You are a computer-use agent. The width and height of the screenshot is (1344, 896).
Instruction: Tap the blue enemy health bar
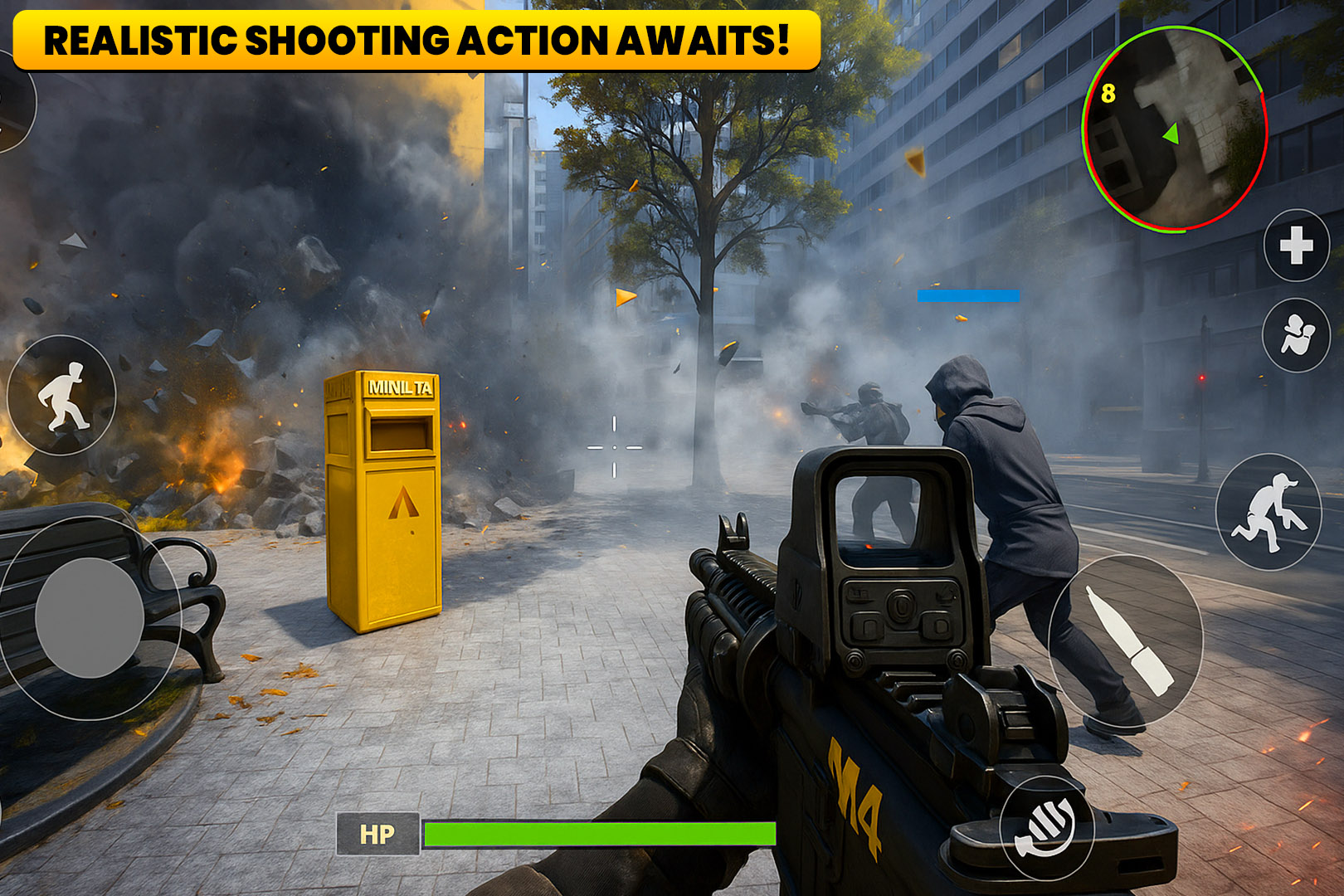(x=967, y=295)
